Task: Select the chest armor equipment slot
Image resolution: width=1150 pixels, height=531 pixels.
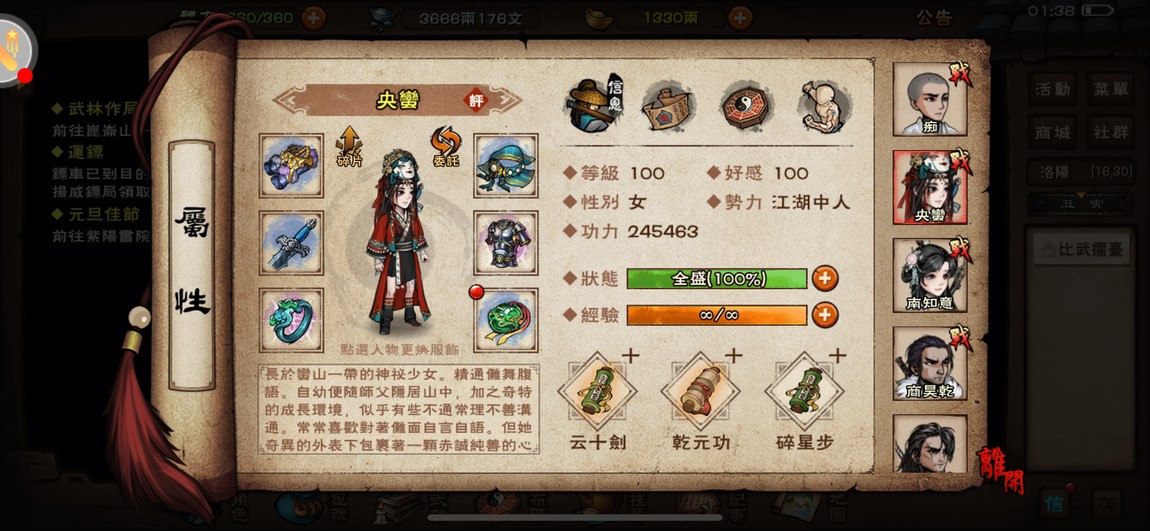Action: click(506, 242)
